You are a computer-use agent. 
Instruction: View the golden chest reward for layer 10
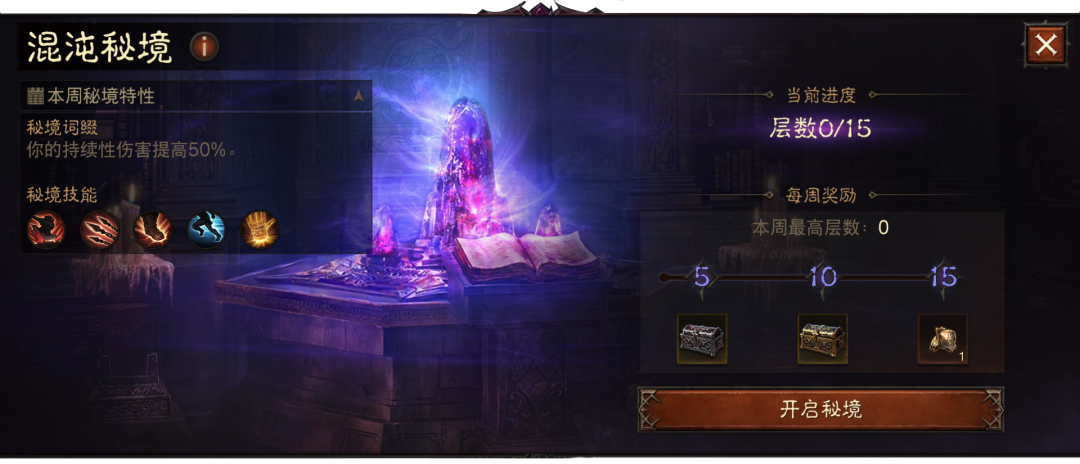(822, 339)
